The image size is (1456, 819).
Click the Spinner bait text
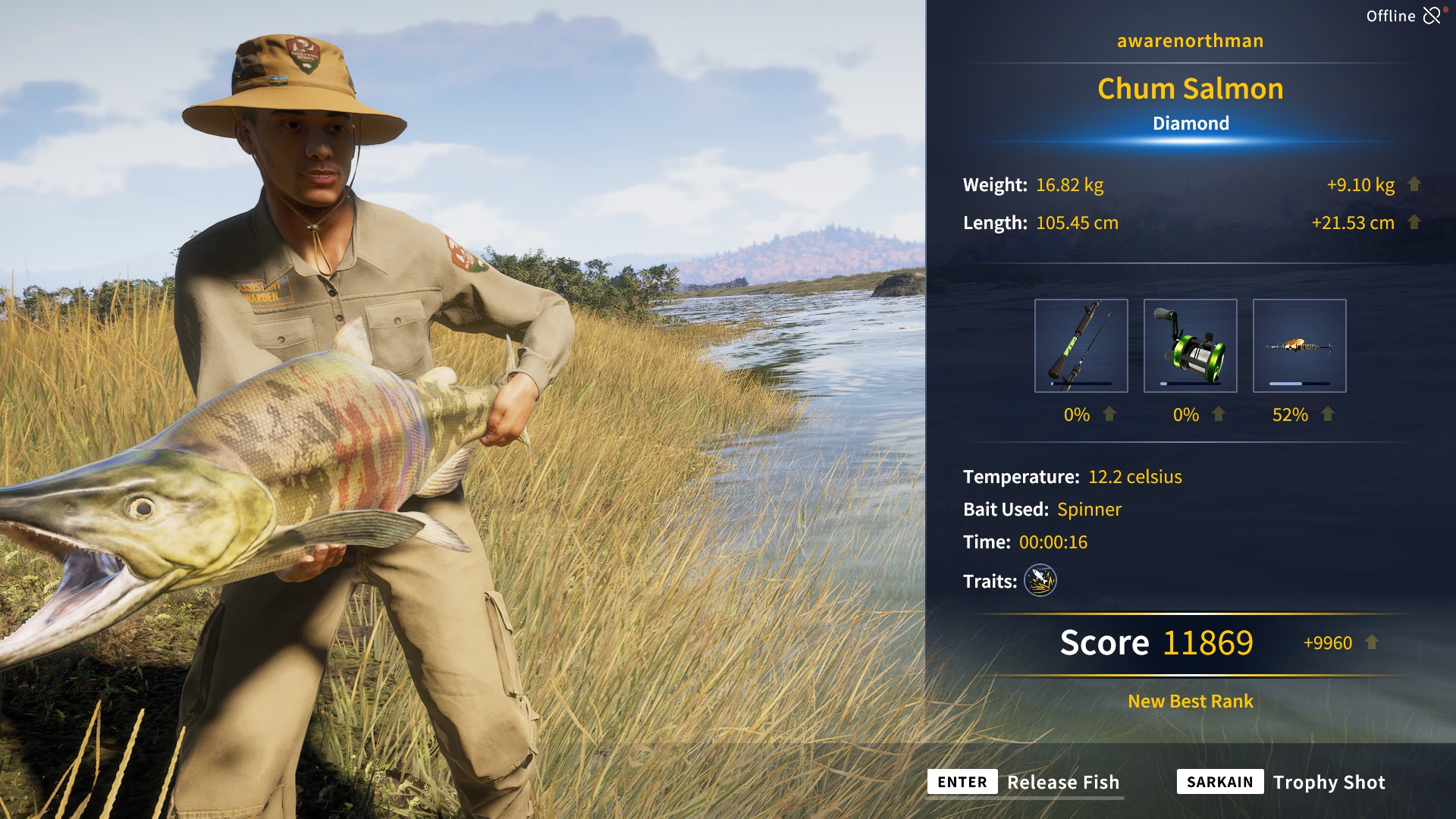tap(1090, 509)
